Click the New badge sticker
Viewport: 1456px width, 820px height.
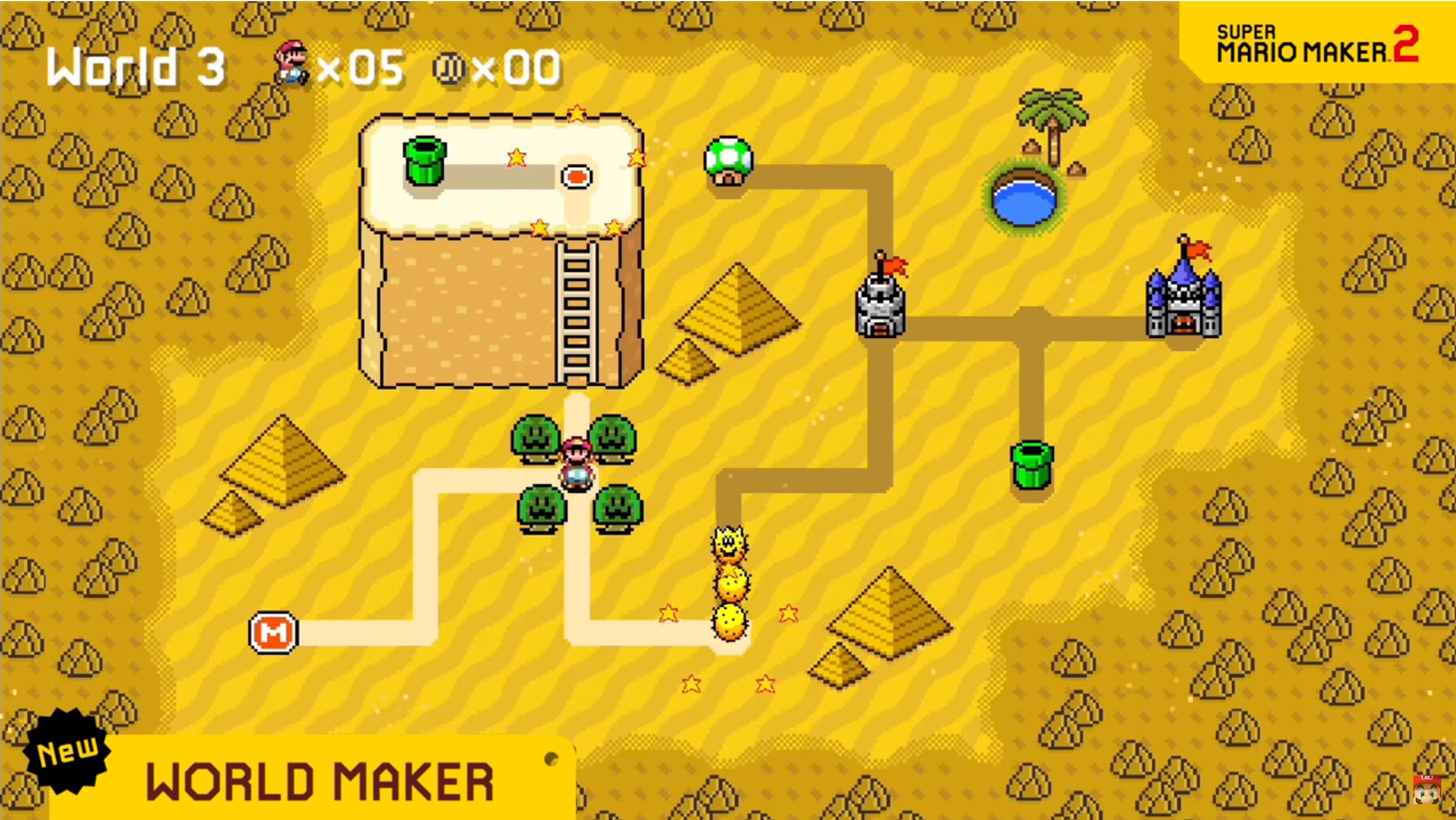tap(67, 751)
